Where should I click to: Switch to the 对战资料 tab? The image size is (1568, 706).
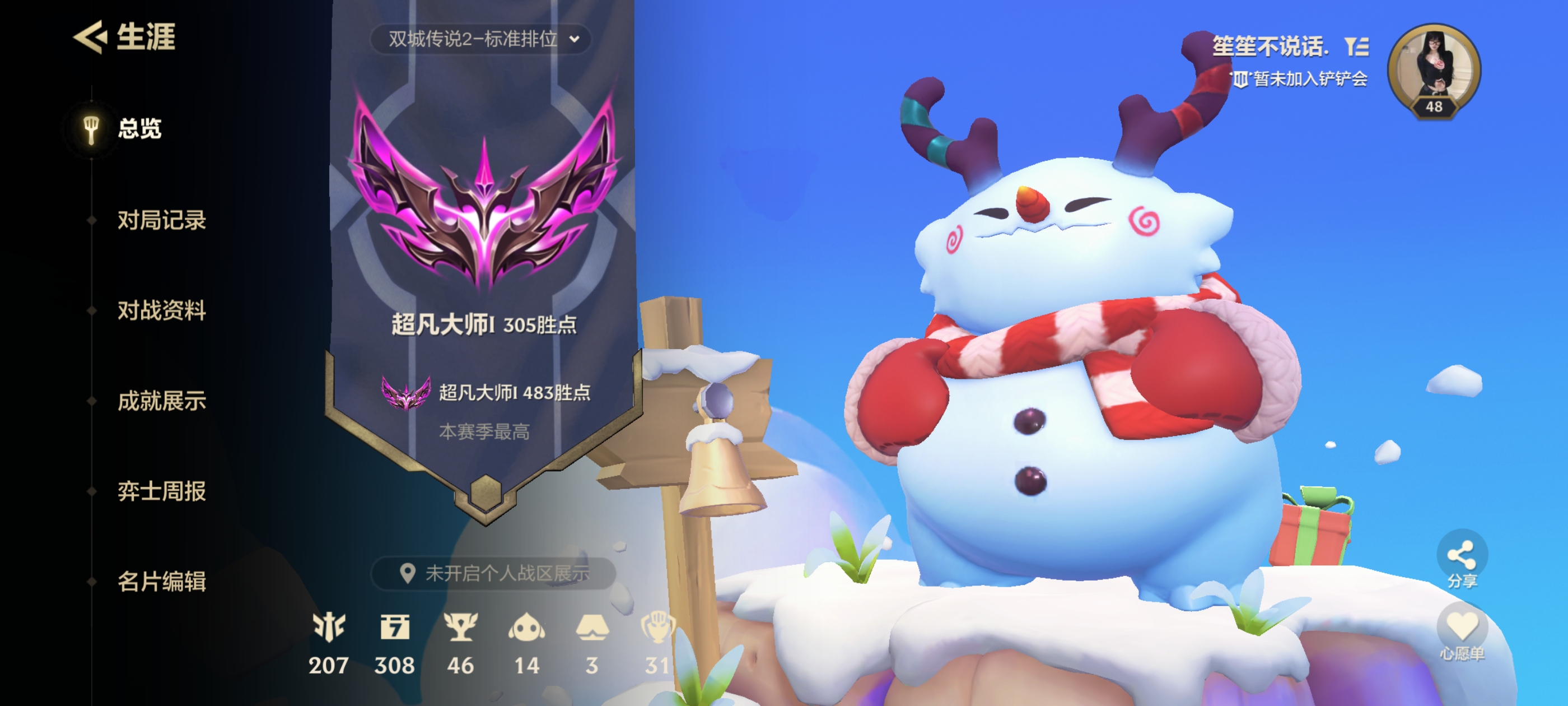[x=160, y=312]
